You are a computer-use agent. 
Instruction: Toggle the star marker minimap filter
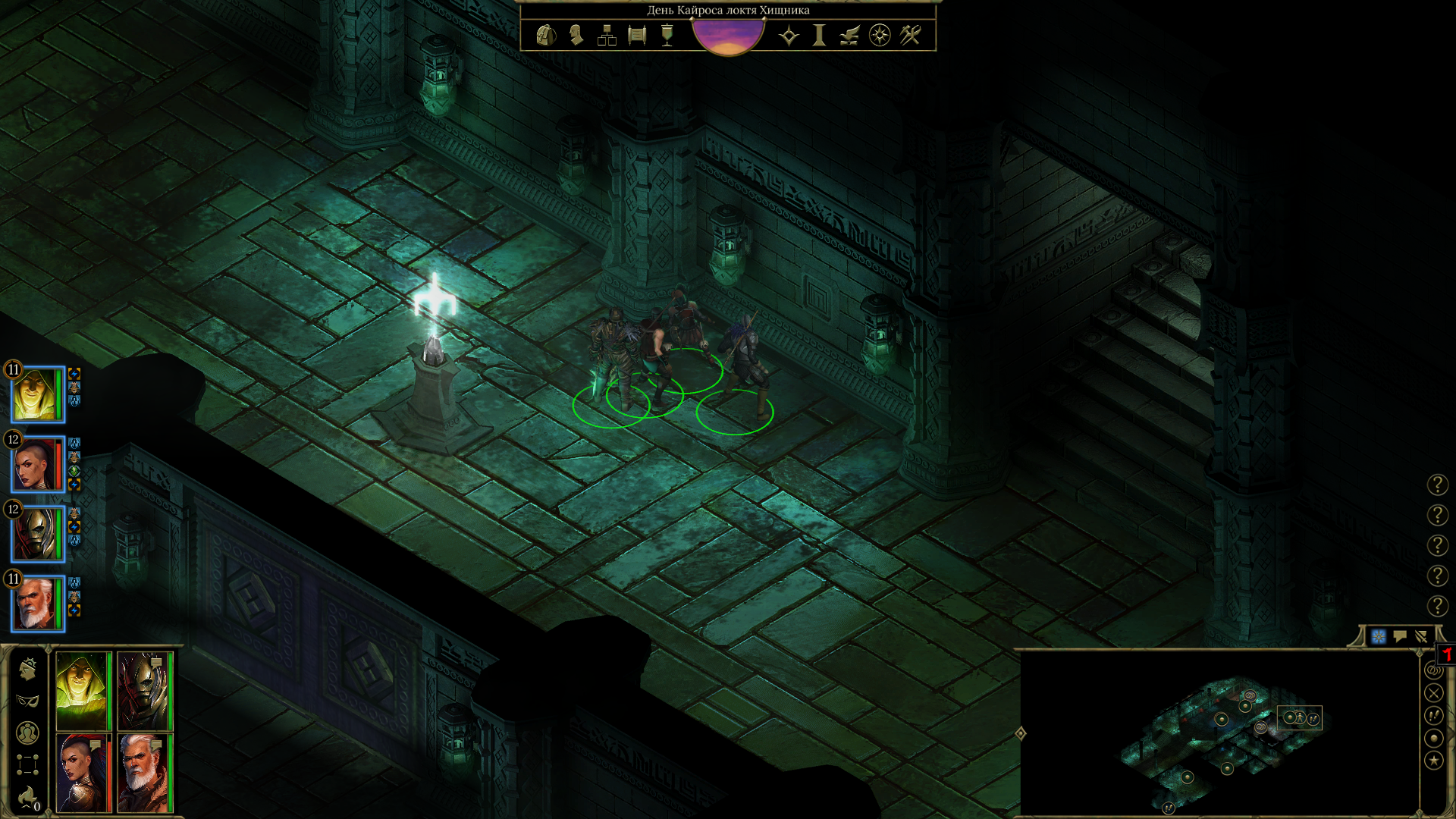pos(1433,760)
